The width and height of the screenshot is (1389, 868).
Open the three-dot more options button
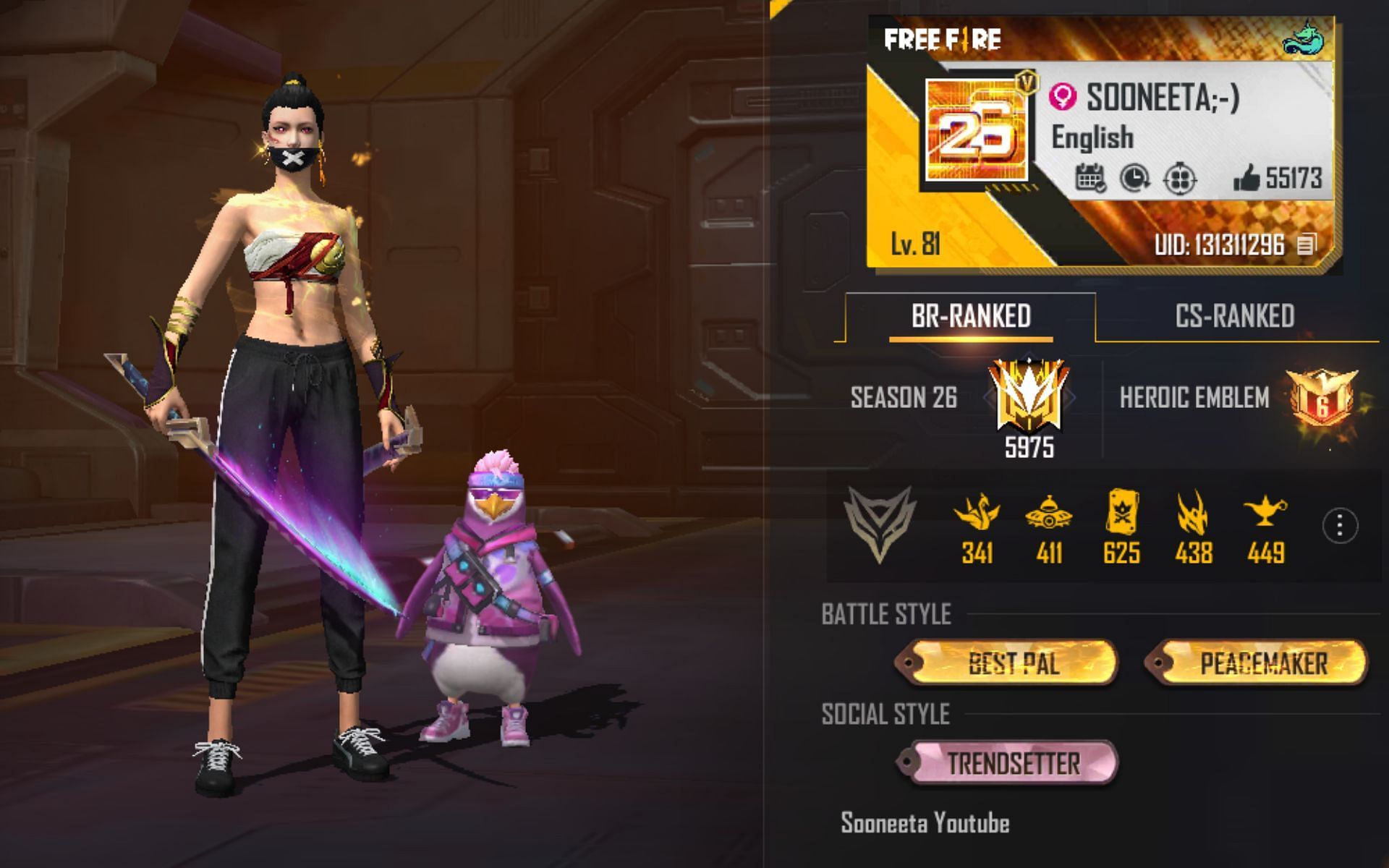1339,525
